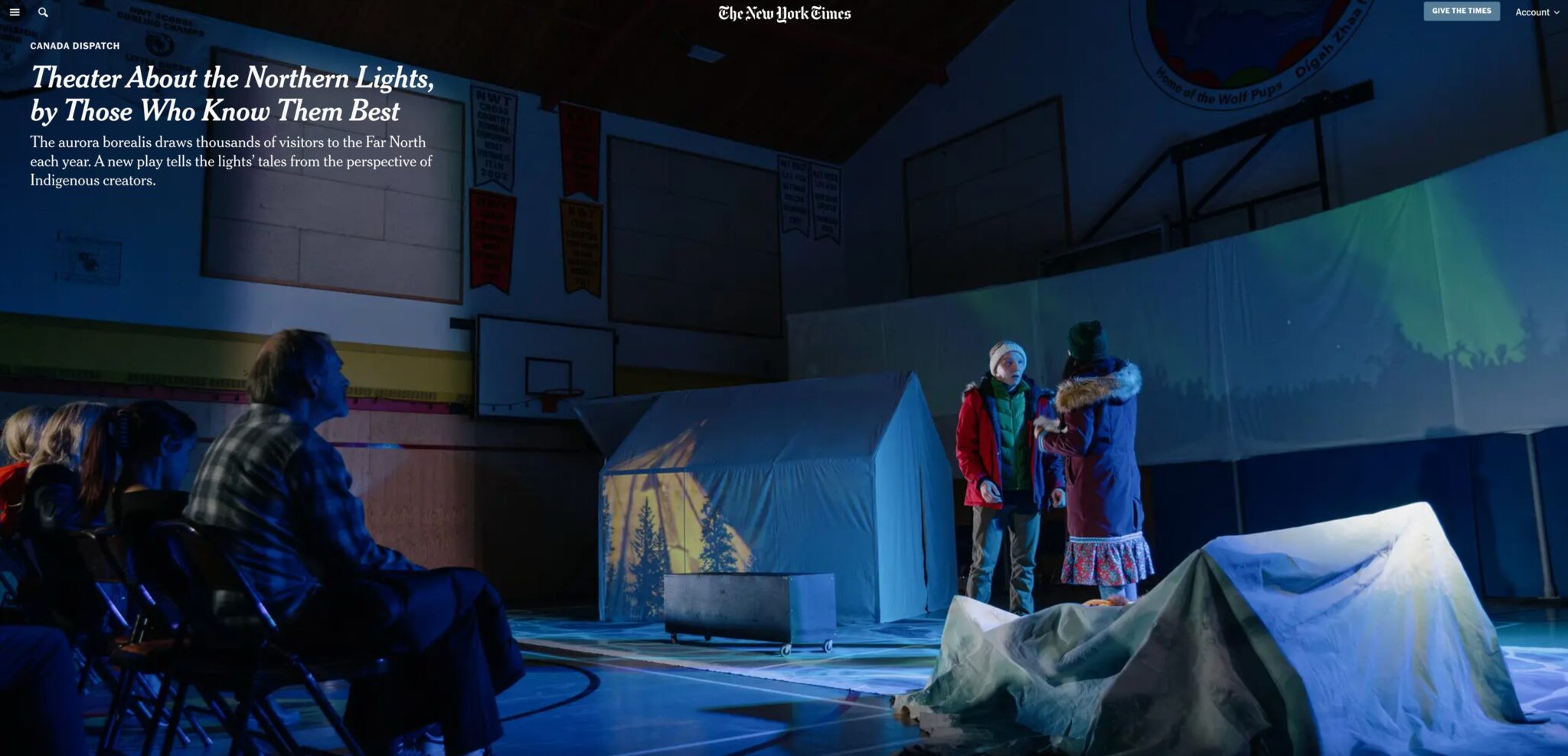Open the hamburger sections menu
1568x756 pixels.
click(x=15, y=12)
